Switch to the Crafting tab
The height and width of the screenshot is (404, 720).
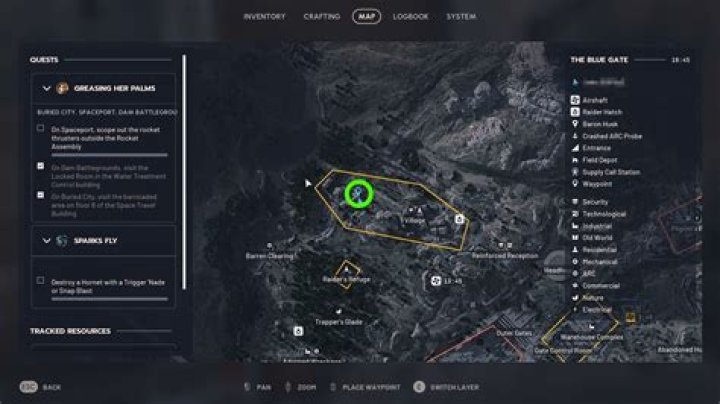321,16
